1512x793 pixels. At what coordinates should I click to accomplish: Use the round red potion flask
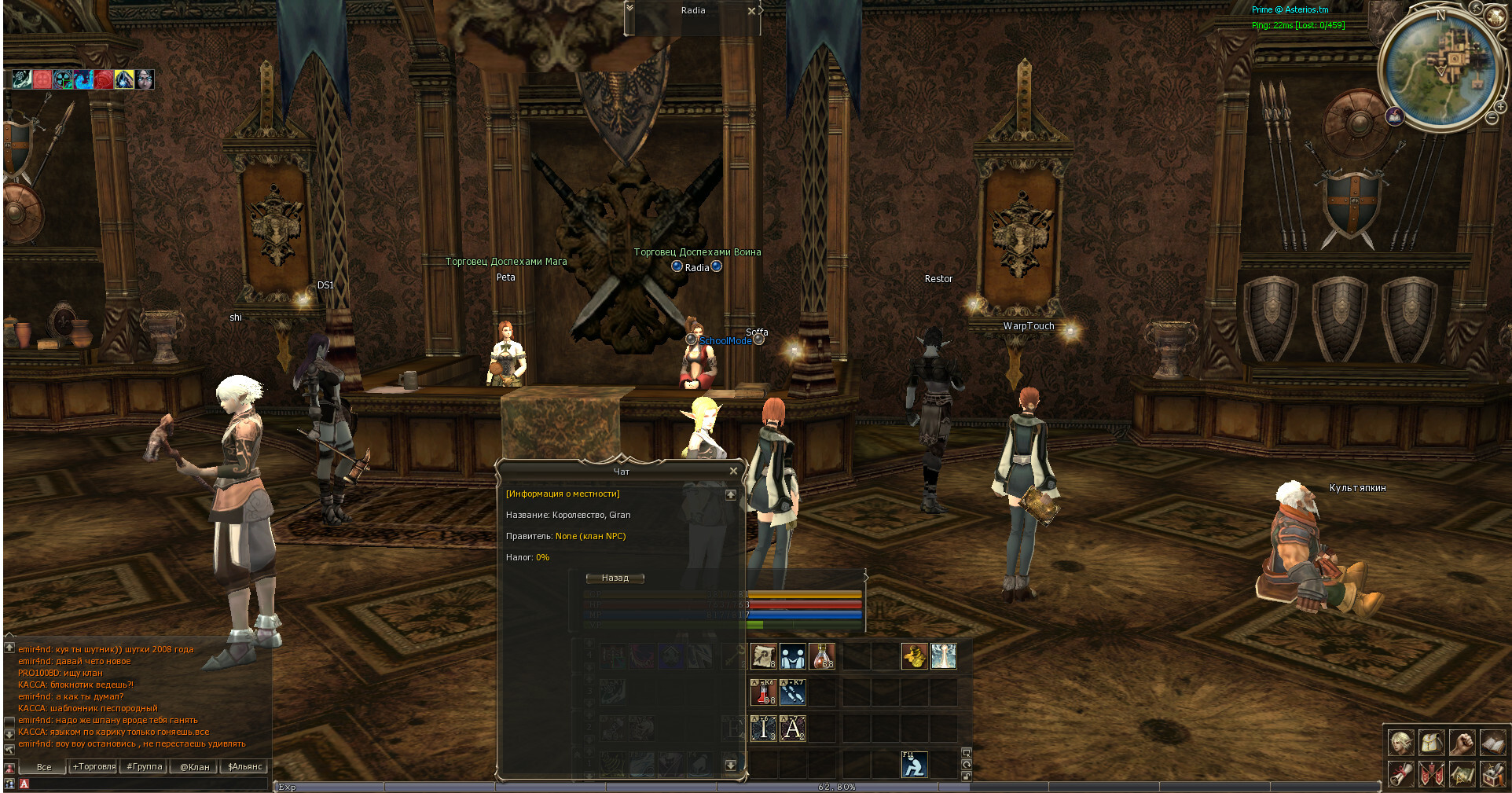click(821, 655)
